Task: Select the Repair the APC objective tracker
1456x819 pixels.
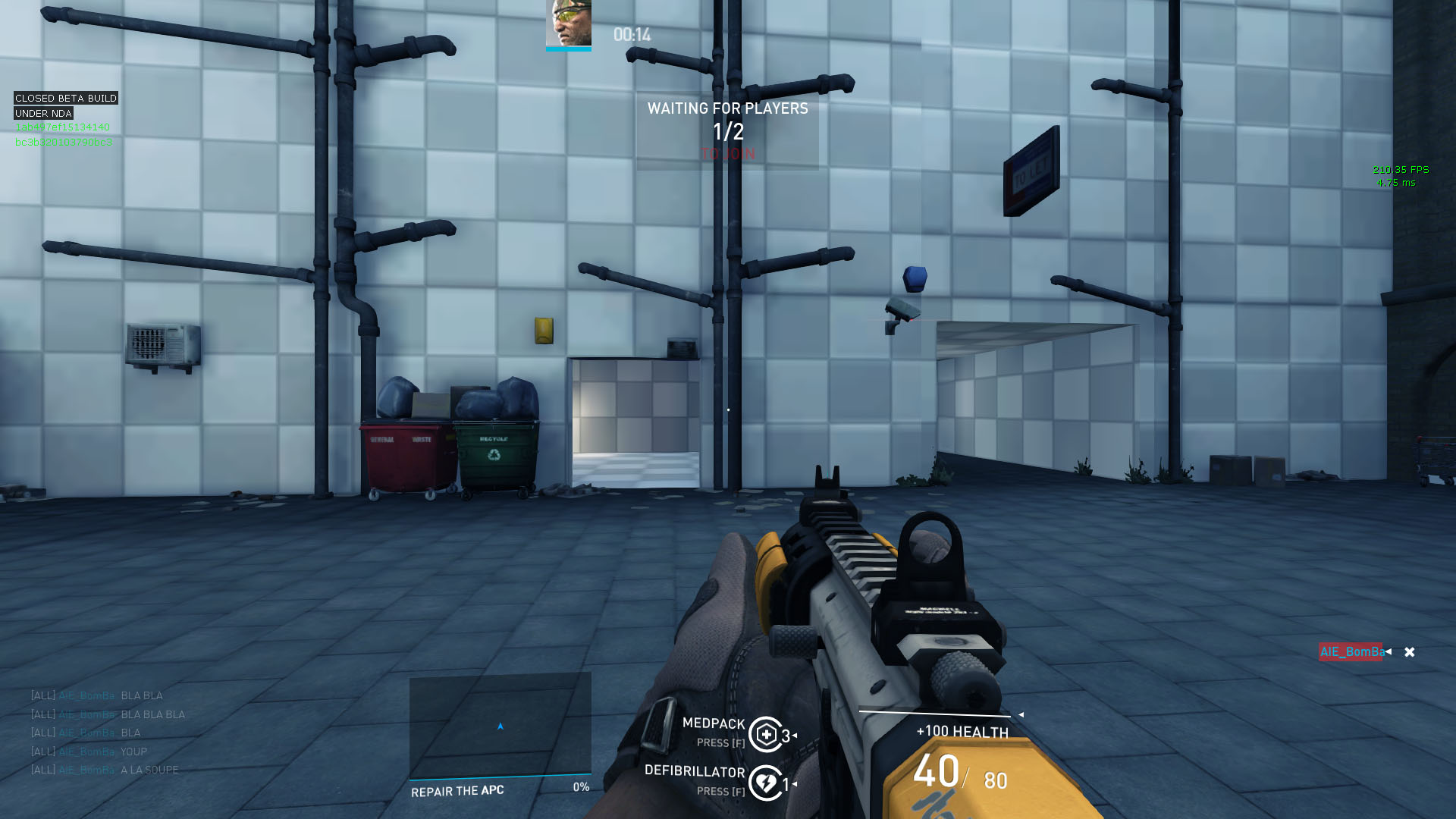Action: 500,789
